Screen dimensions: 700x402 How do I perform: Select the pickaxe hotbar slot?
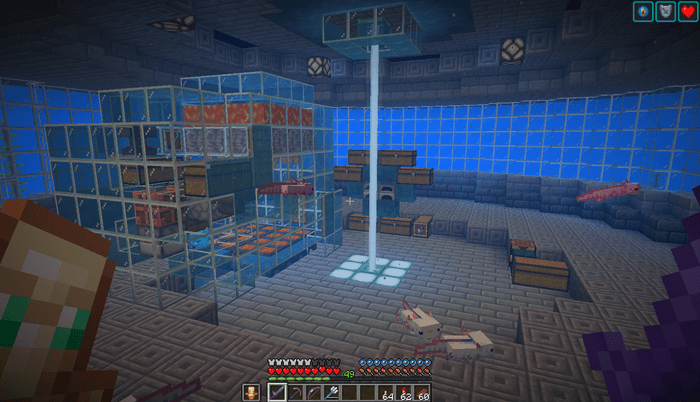point(296,392)
